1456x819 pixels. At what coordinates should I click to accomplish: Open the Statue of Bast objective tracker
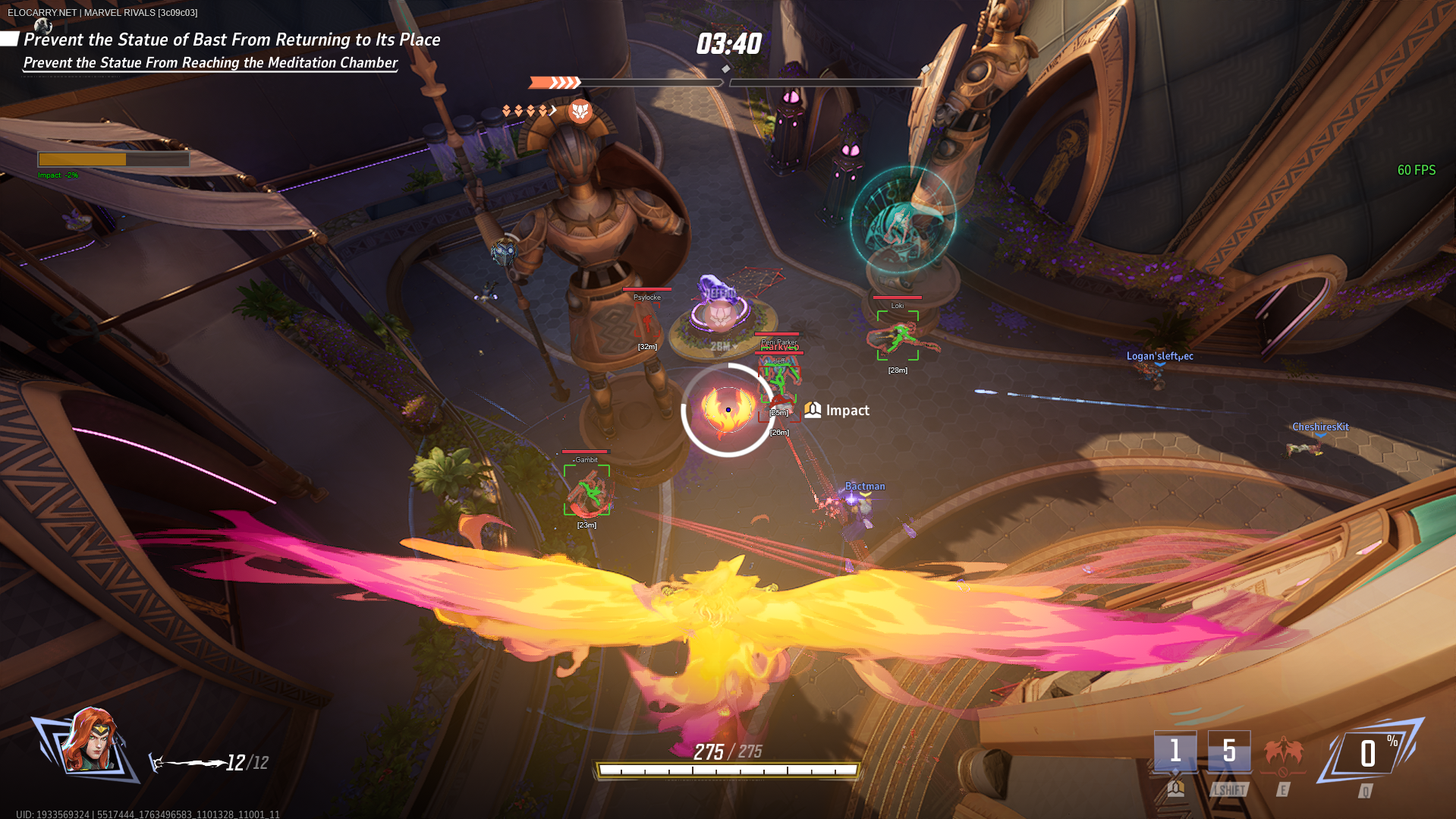click(x=231, y=40)
